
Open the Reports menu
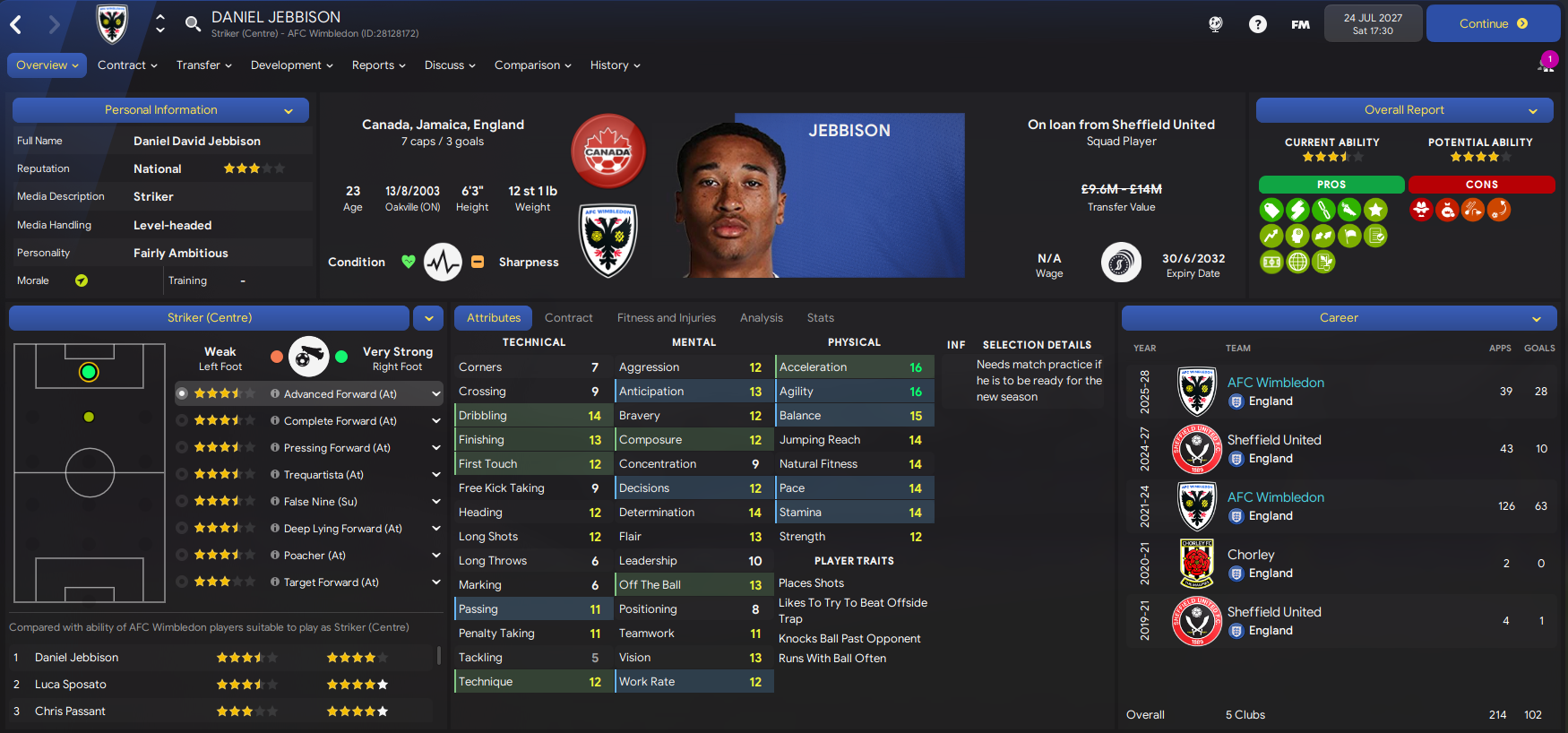click(378, 65)
